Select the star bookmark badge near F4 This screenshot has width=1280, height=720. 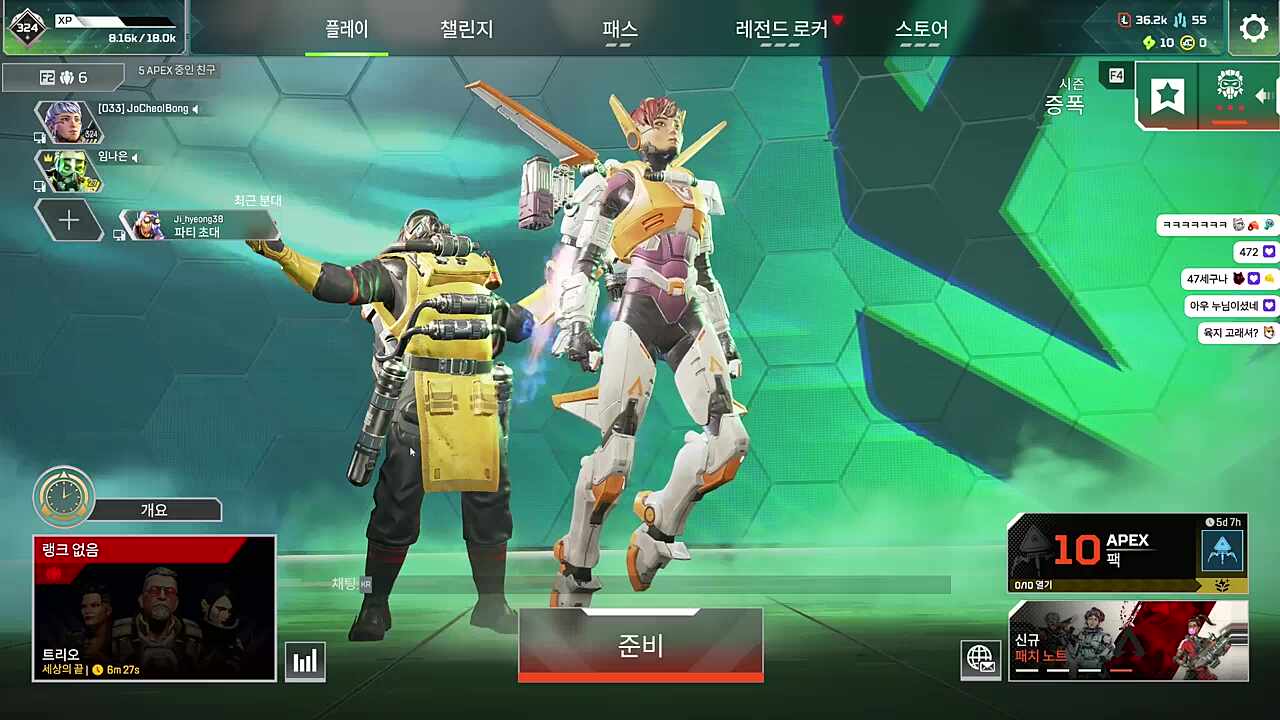1167,95
